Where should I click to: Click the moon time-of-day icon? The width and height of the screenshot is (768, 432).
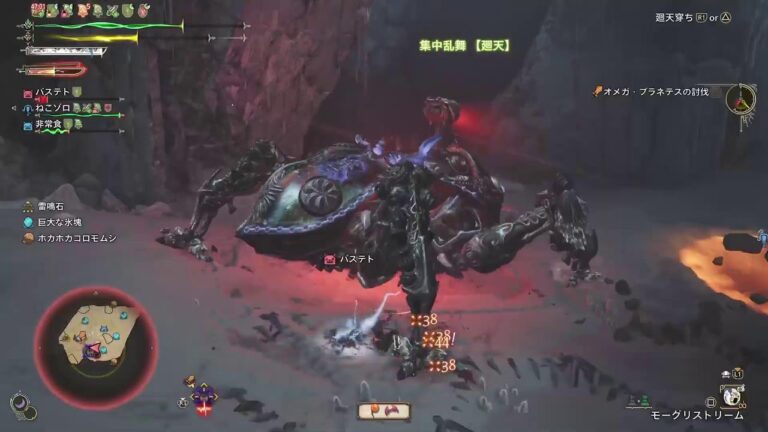pos(19,404)
